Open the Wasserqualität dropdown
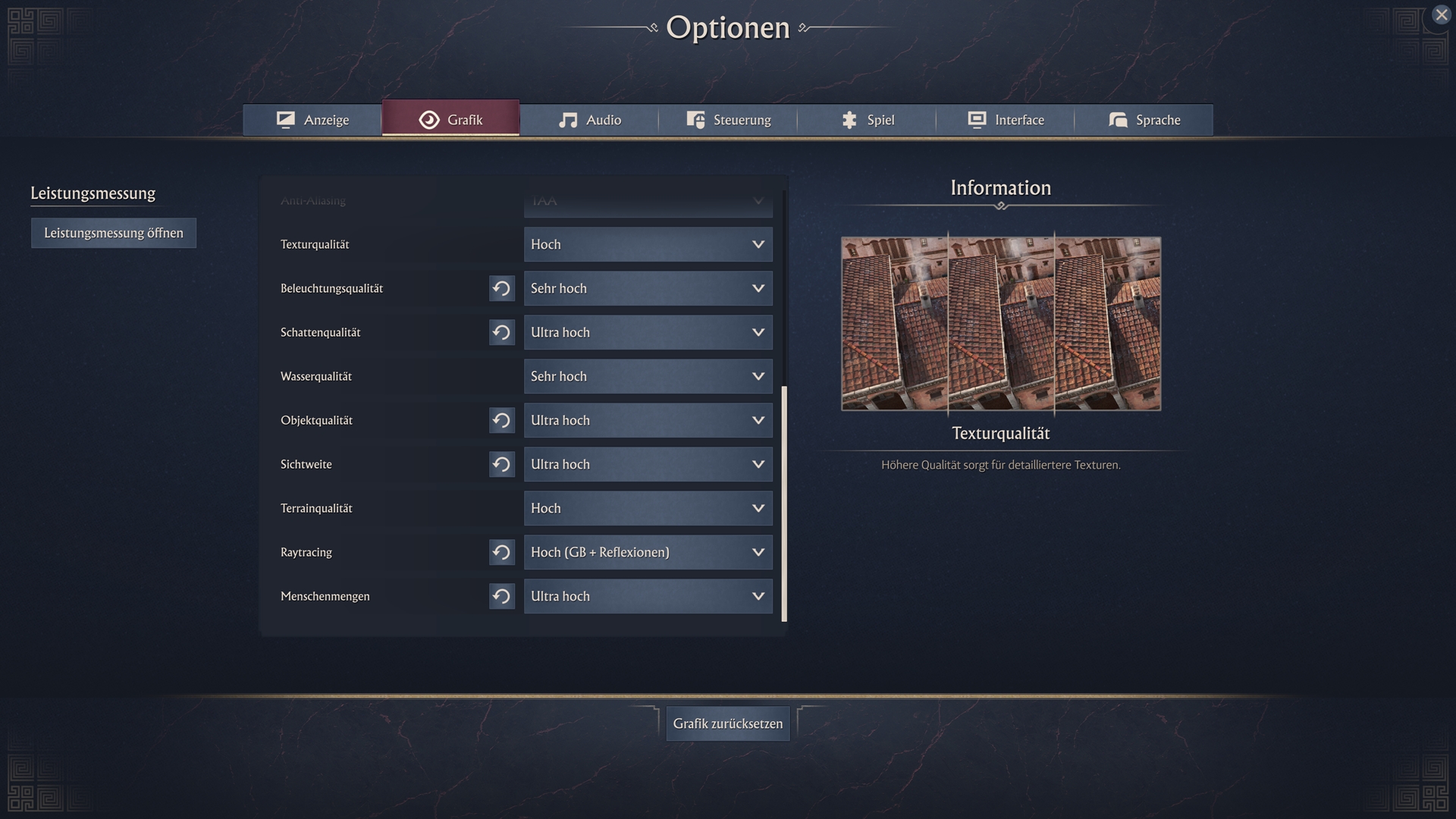The width and height of the screenshot is (1456, 819). tap(648, 376)
